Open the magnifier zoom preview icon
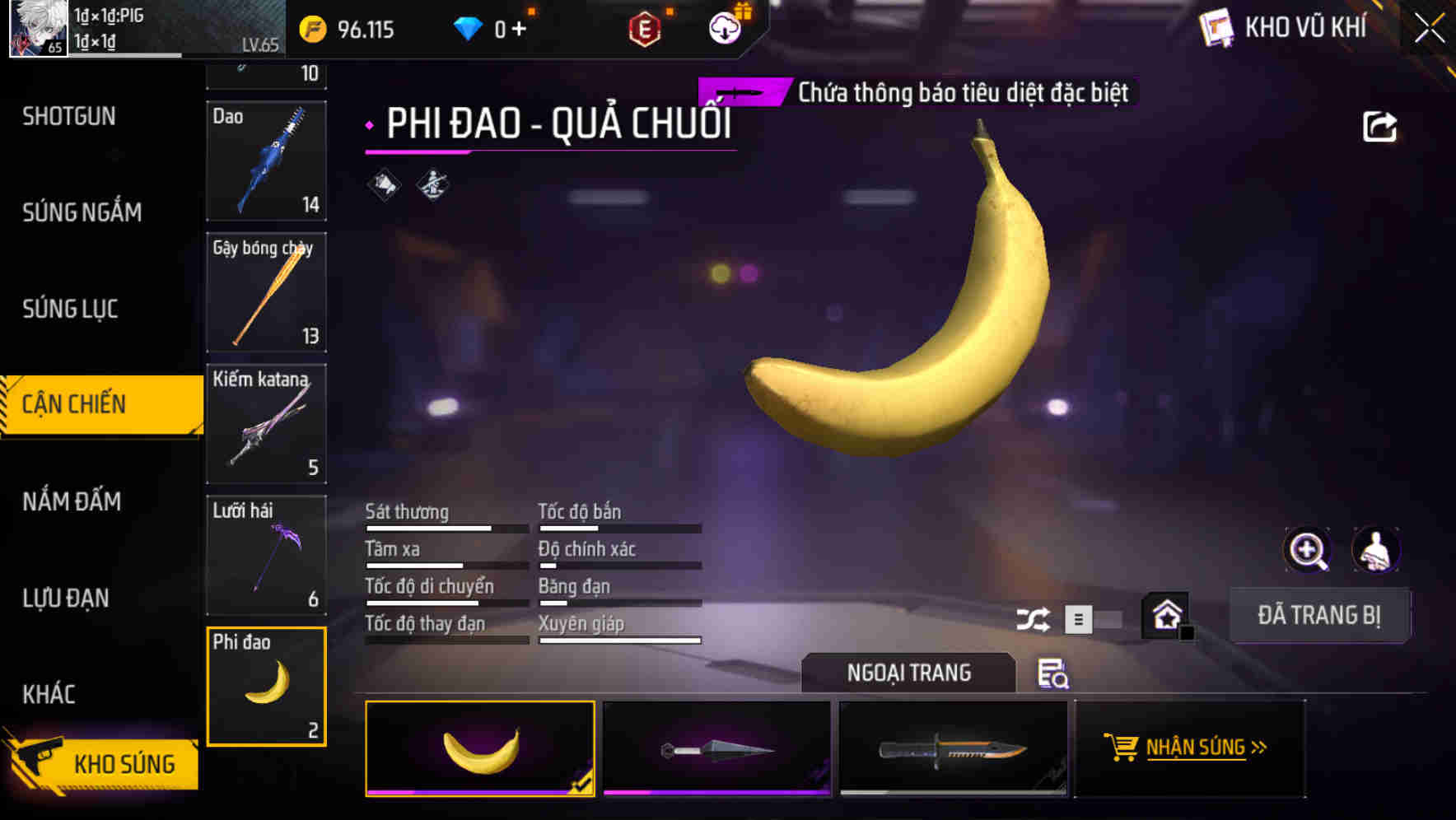 [x=1306, y=550]
